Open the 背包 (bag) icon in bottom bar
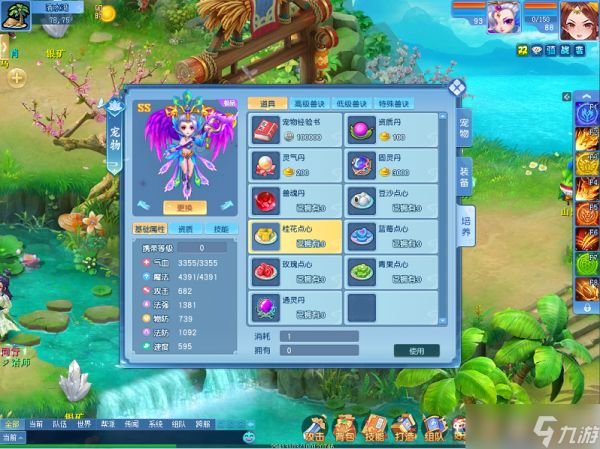The height and width of the screenshot is (449, 600). coord(344,430)
